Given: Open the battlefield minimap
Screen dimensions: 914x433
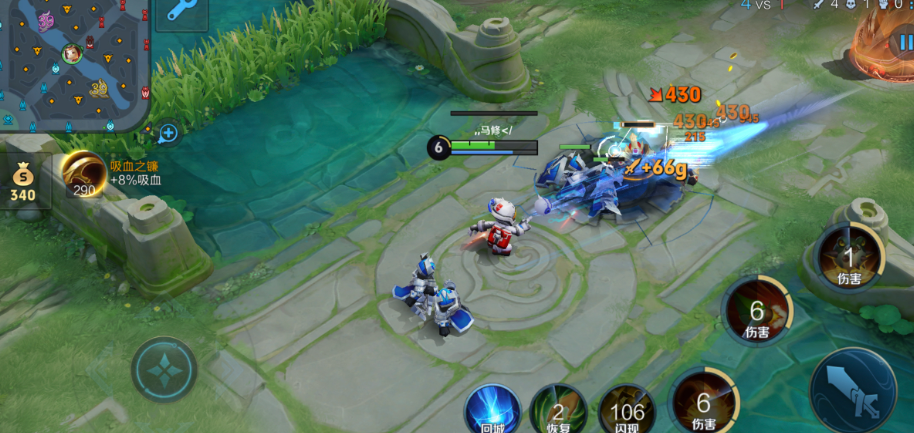Looking at the screenshot, I should (x=74, y=64).
